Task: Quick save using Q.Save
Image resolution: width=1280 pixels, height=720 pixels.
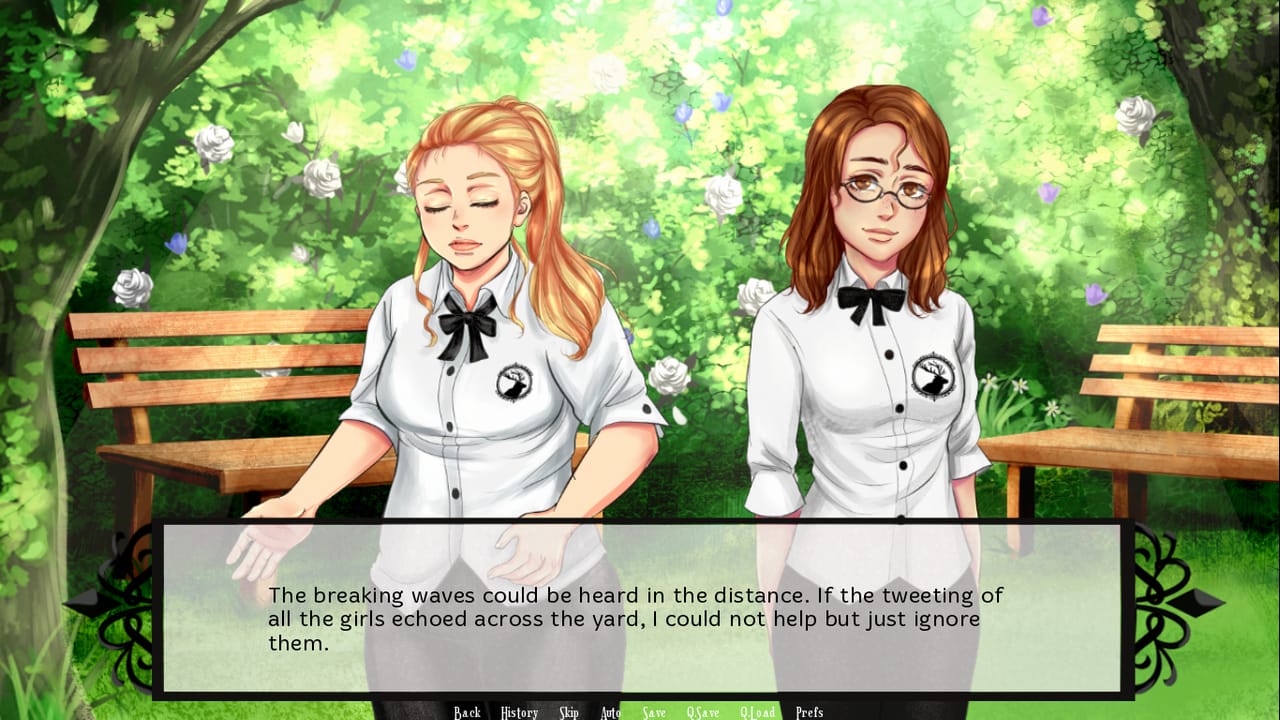Action: pyautogui.click(x=704, y=712)
